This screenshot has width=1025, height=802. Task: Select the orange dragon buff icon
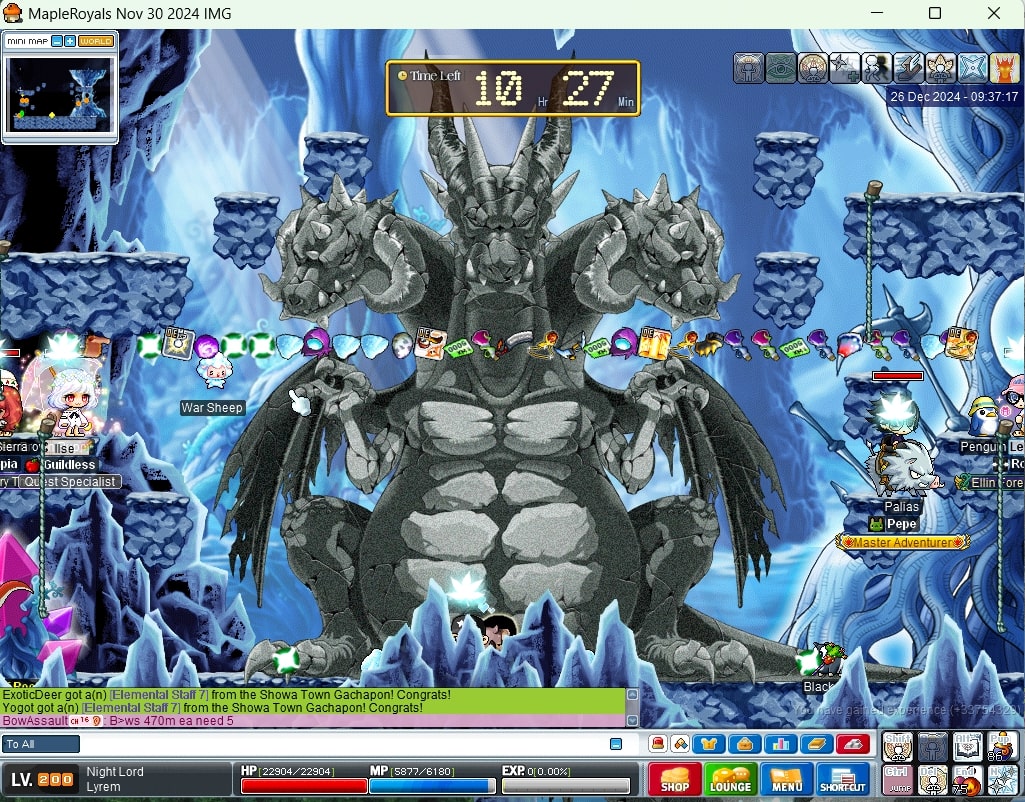coord(1004,68)
